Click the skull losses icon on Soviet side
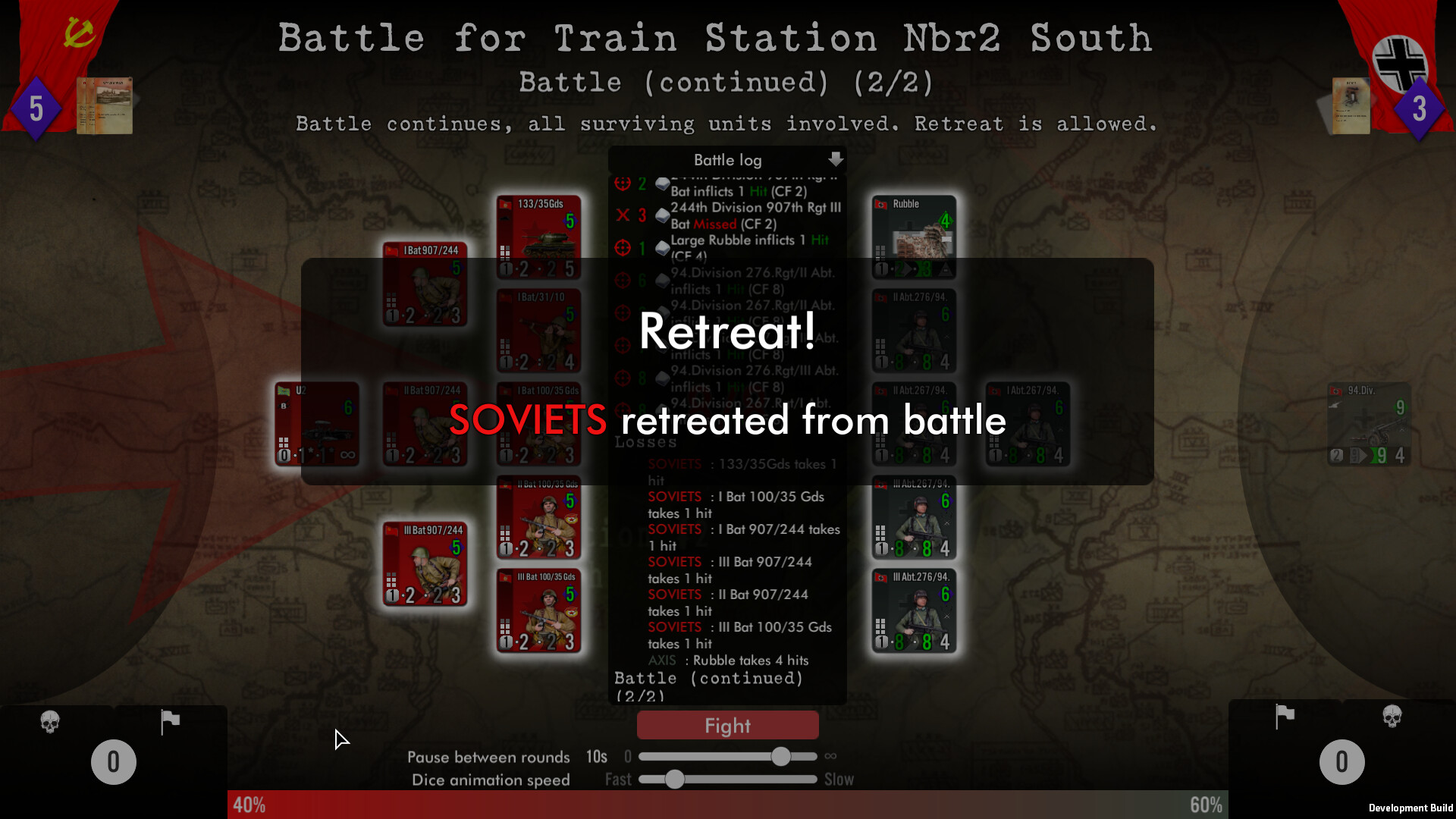The image size is (1456, 819). point(50,722)
